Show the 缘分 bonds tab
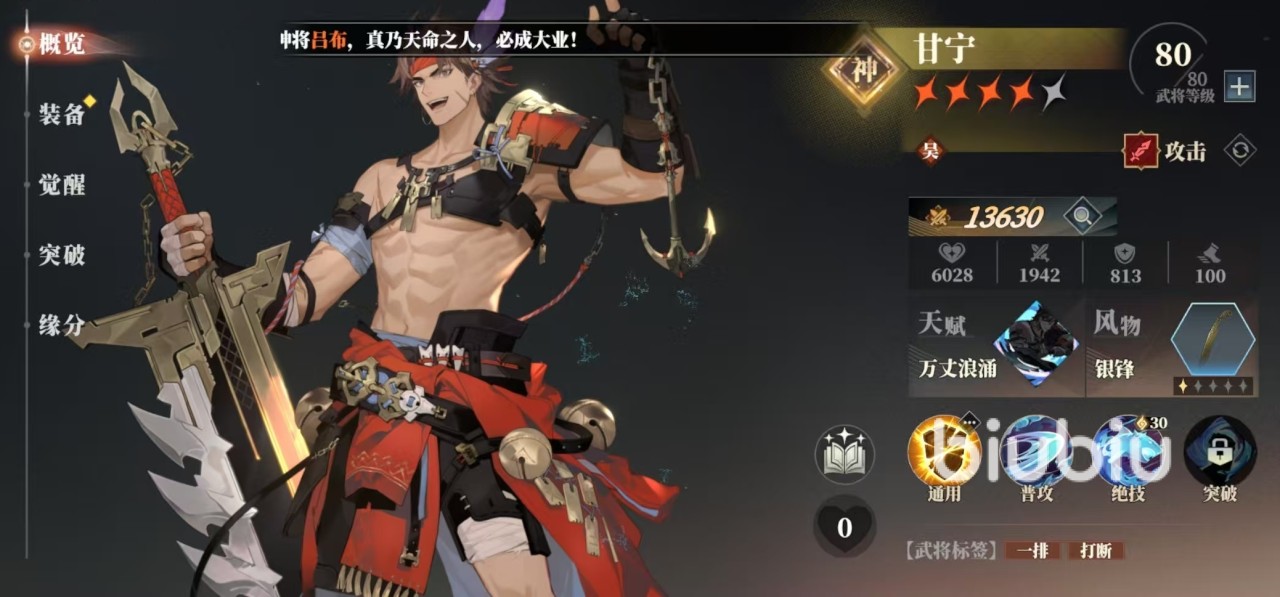The height and width of the screenshot is (597, 1280). click(x=62, y=325)
